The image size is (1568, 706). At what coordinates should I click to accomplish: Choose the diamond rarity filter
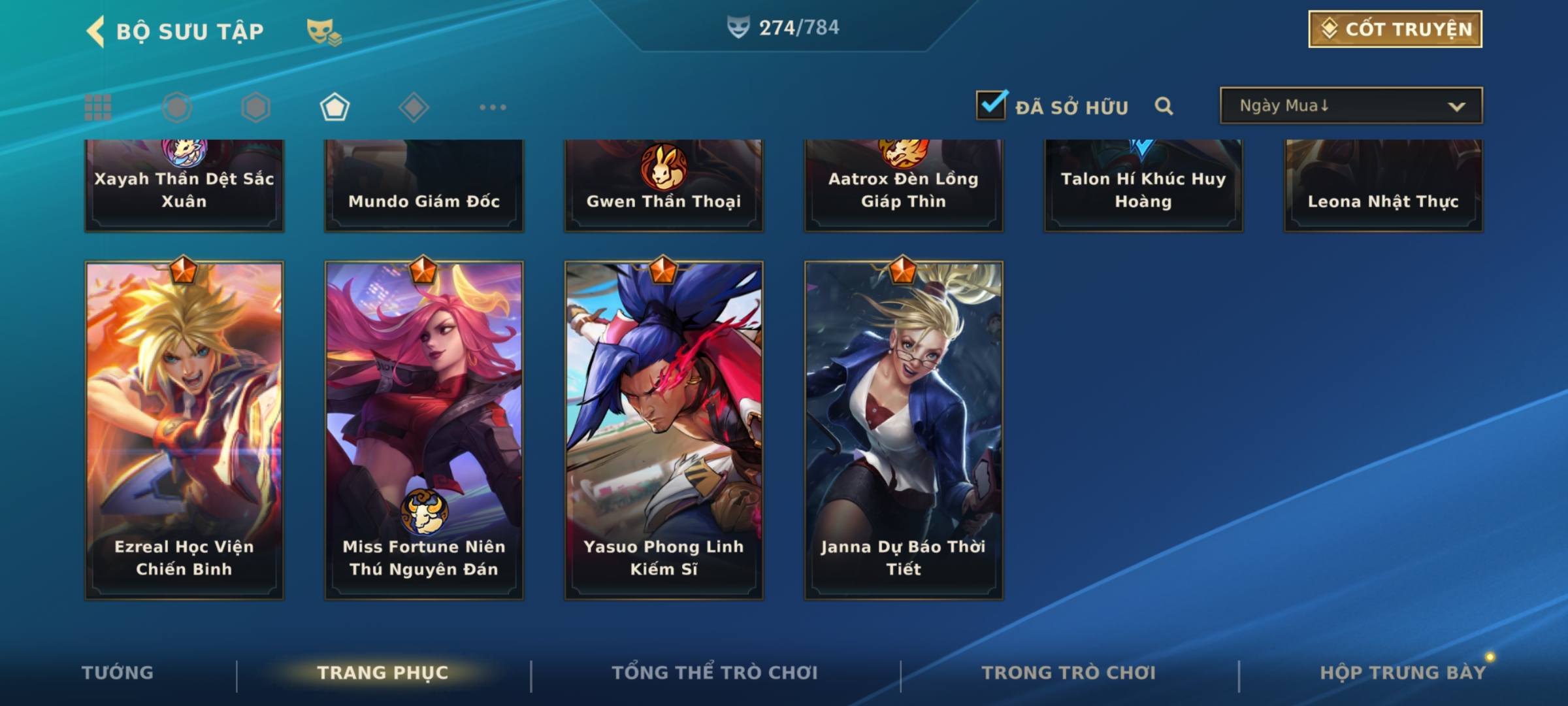[414, 107]
